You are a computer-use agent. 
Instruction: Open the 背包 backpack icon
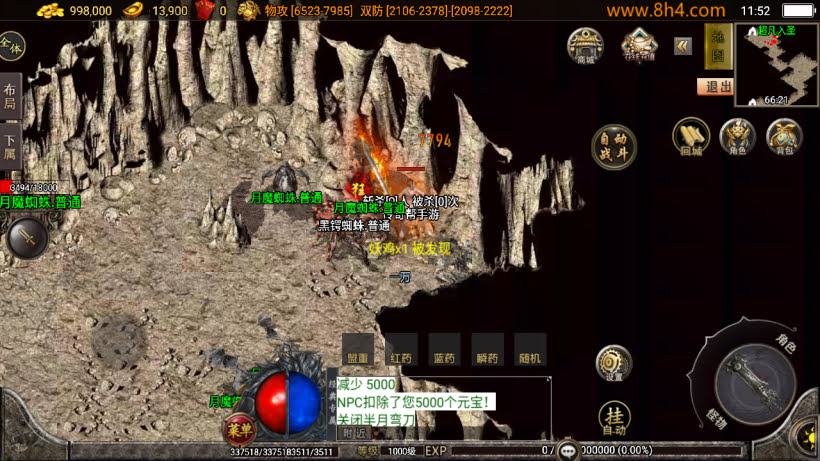click(x=784, y=138)
